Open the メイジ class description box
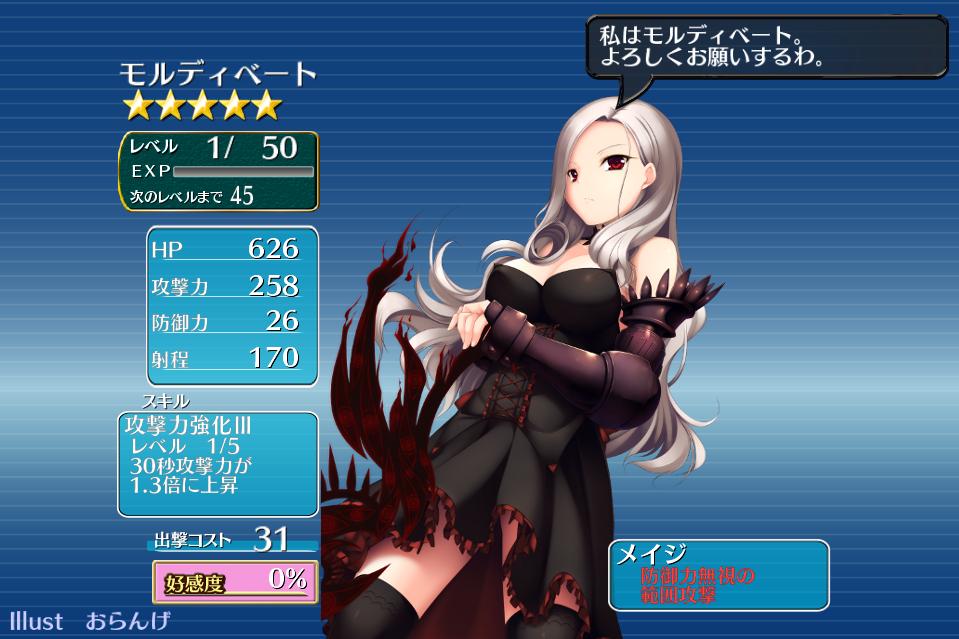This screenshot has width=959, height=639. coord(718,575)
